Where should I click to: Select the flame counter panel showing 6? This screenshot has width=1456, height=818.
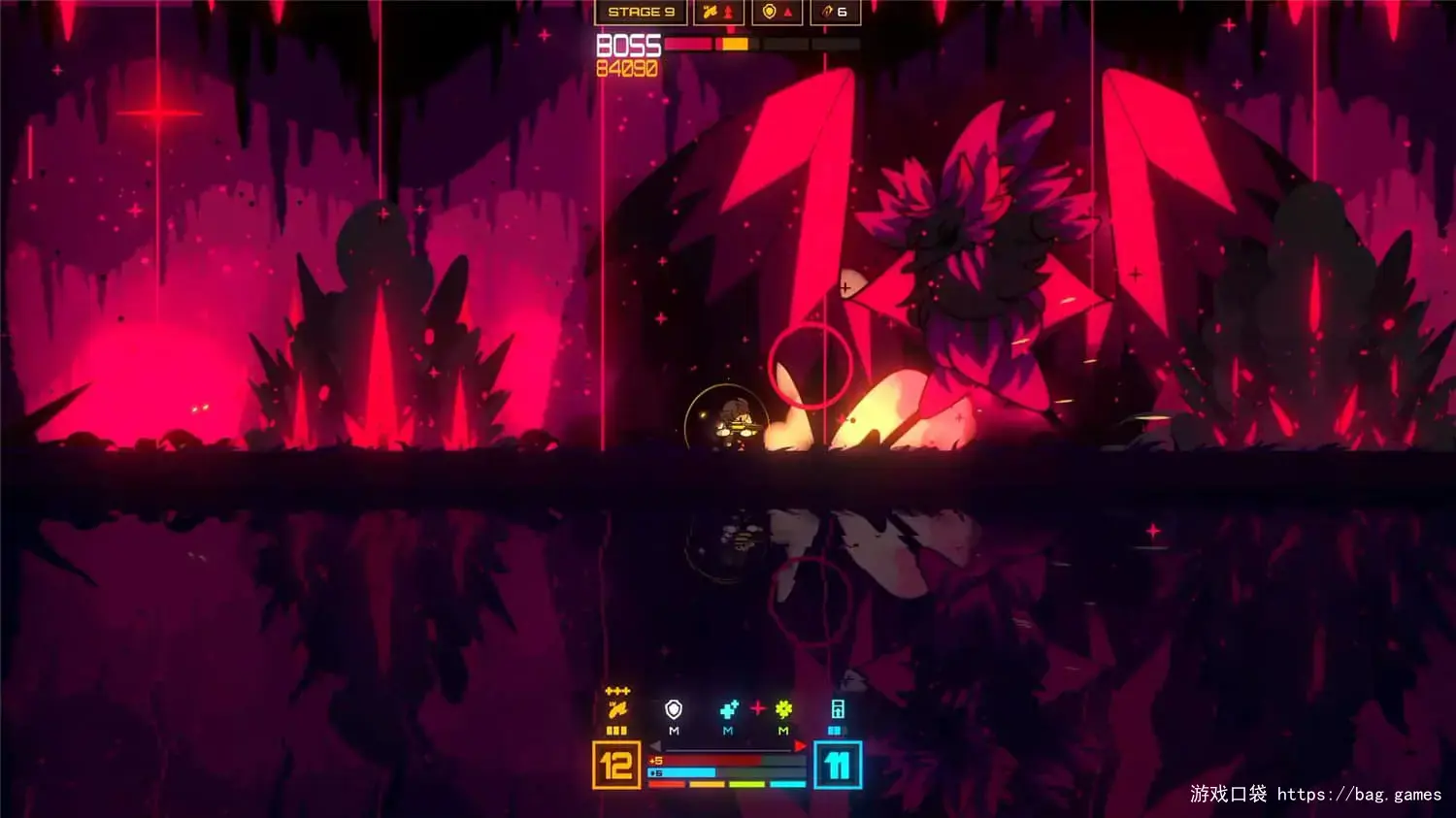836,12
